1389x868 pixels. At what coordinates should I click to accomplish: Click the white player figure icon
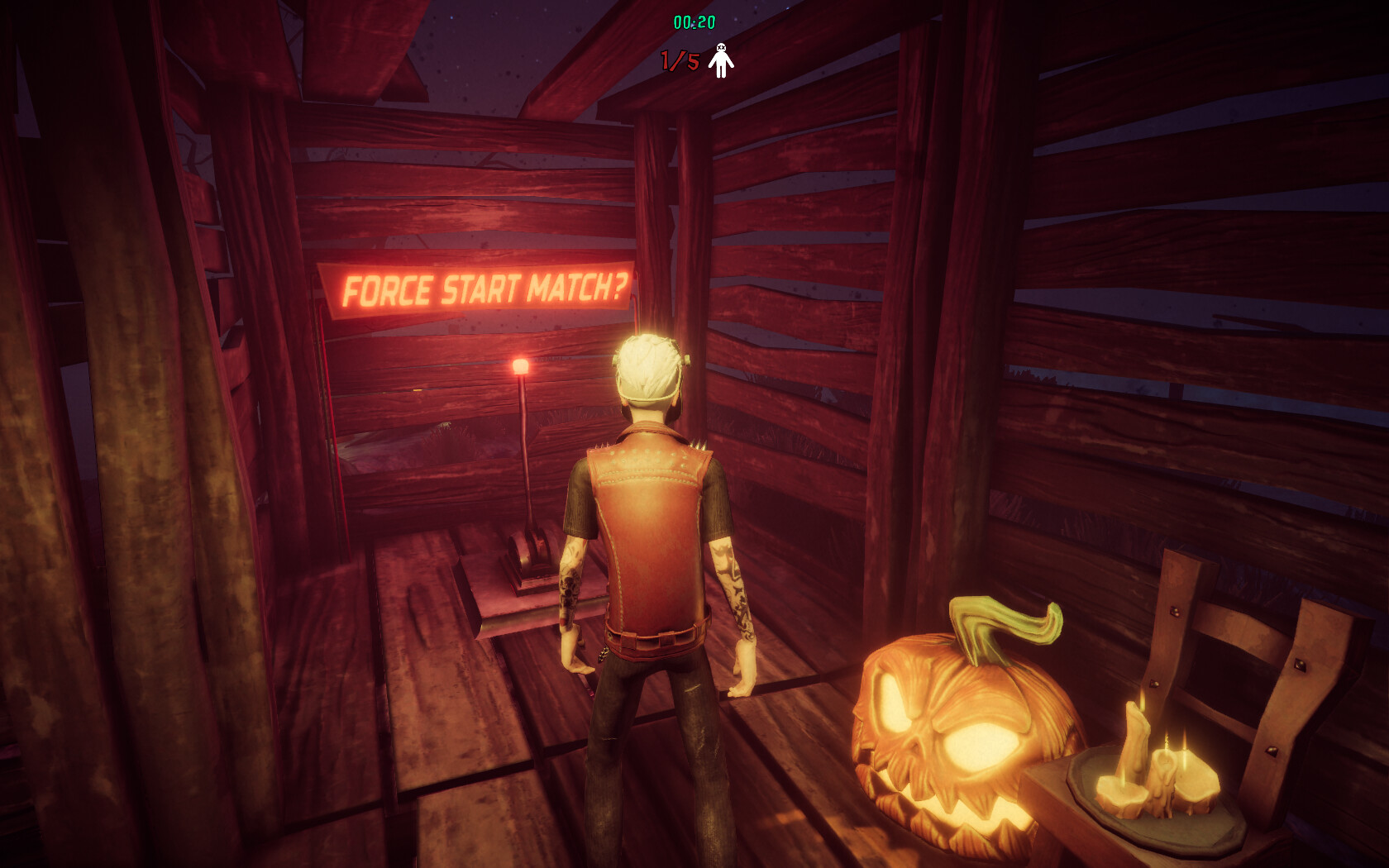tap(720, 60)
